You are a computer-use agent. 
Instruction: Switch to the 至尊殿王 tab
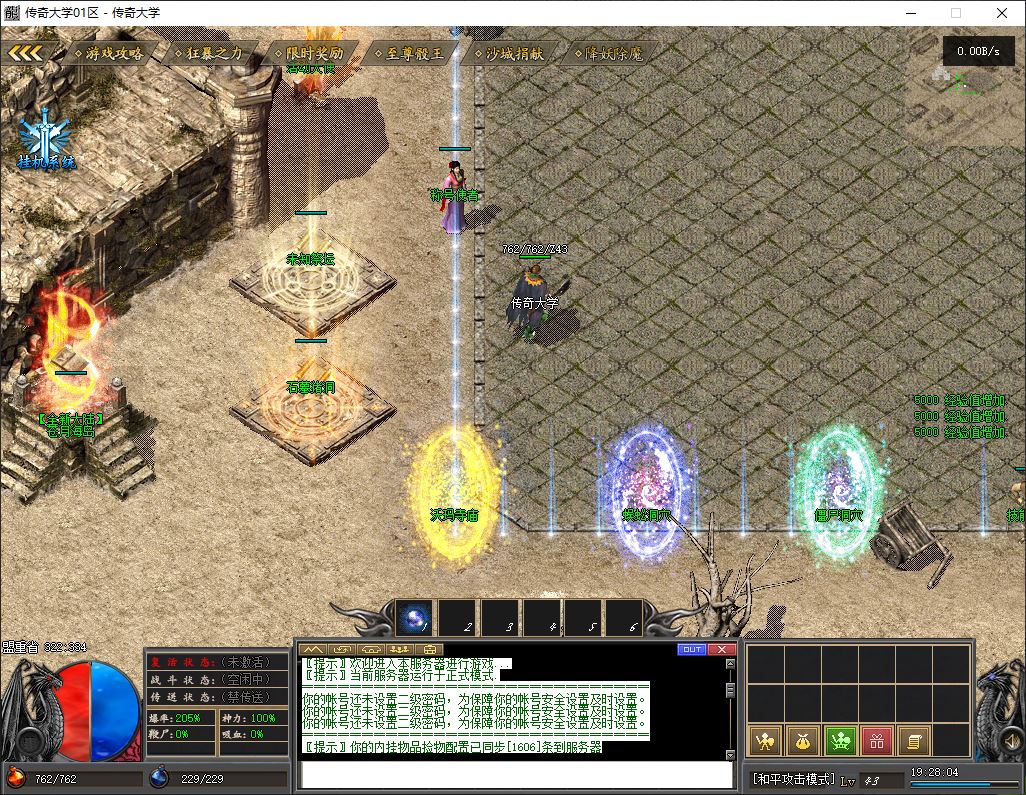coord(414,53)
